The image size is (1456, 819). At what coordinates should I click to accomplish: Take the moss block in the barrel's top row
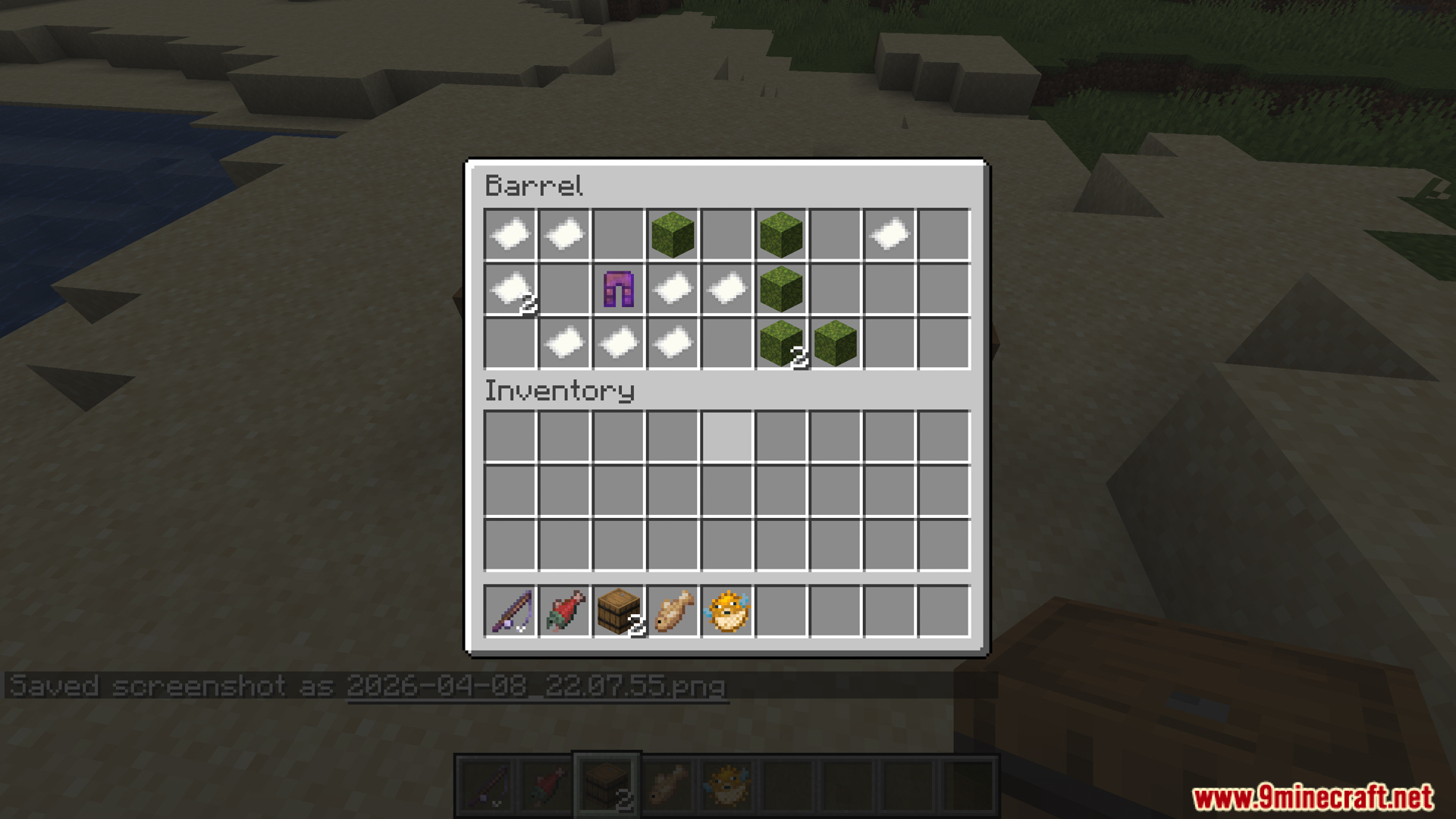coord(673,234)
